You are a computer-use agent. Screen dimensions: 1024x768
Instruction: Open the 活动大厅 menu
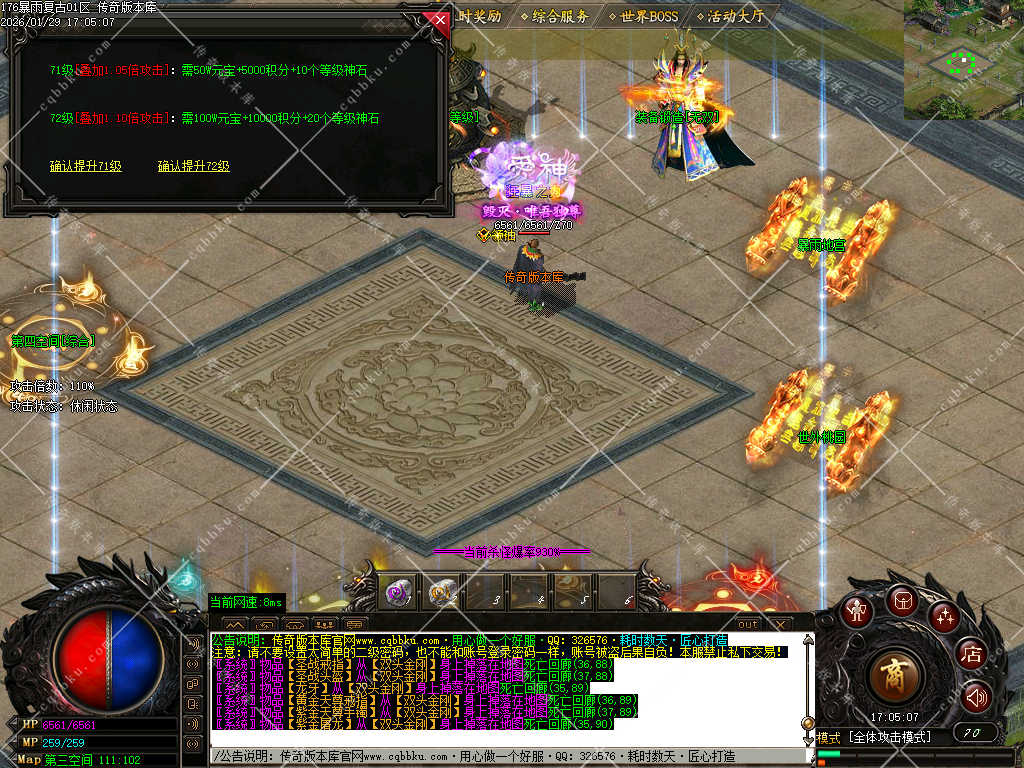pyautogui.click(x=735, y=16)
